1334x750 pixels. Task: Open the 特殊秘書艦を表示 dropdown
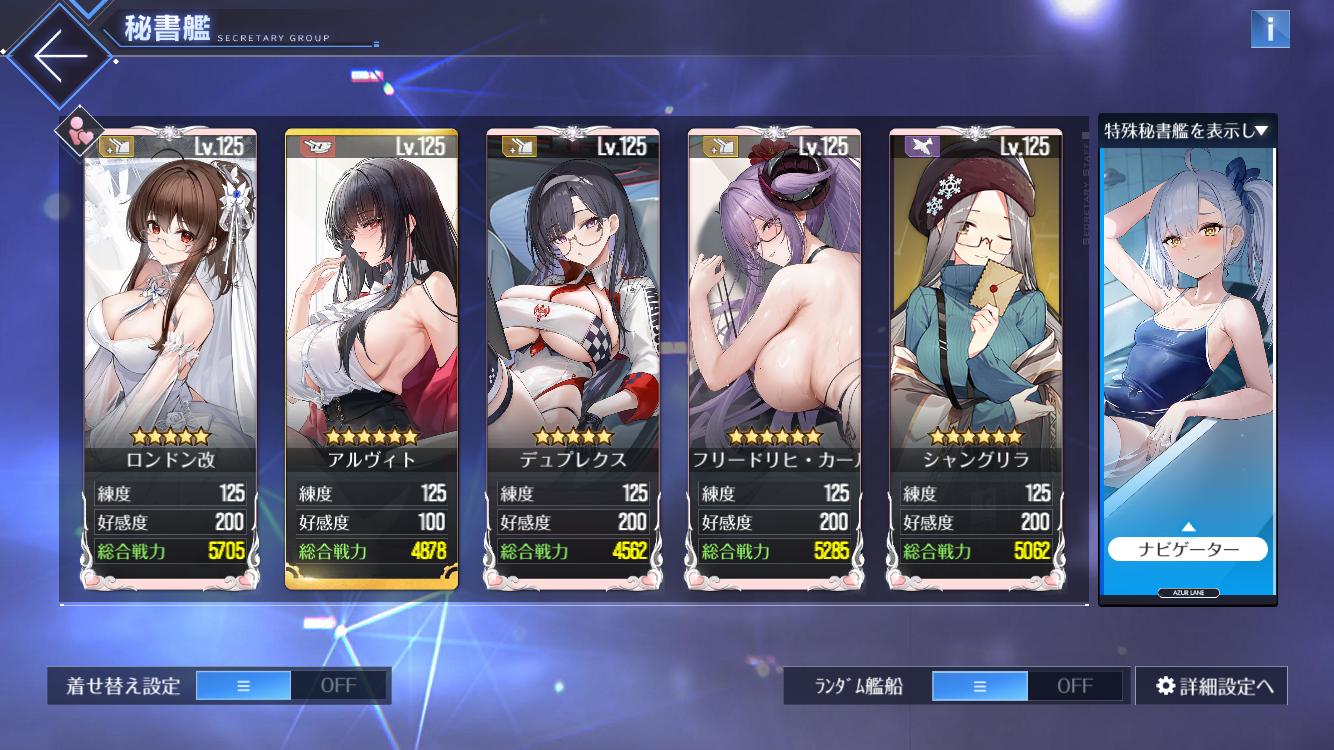click(1187, 130)
